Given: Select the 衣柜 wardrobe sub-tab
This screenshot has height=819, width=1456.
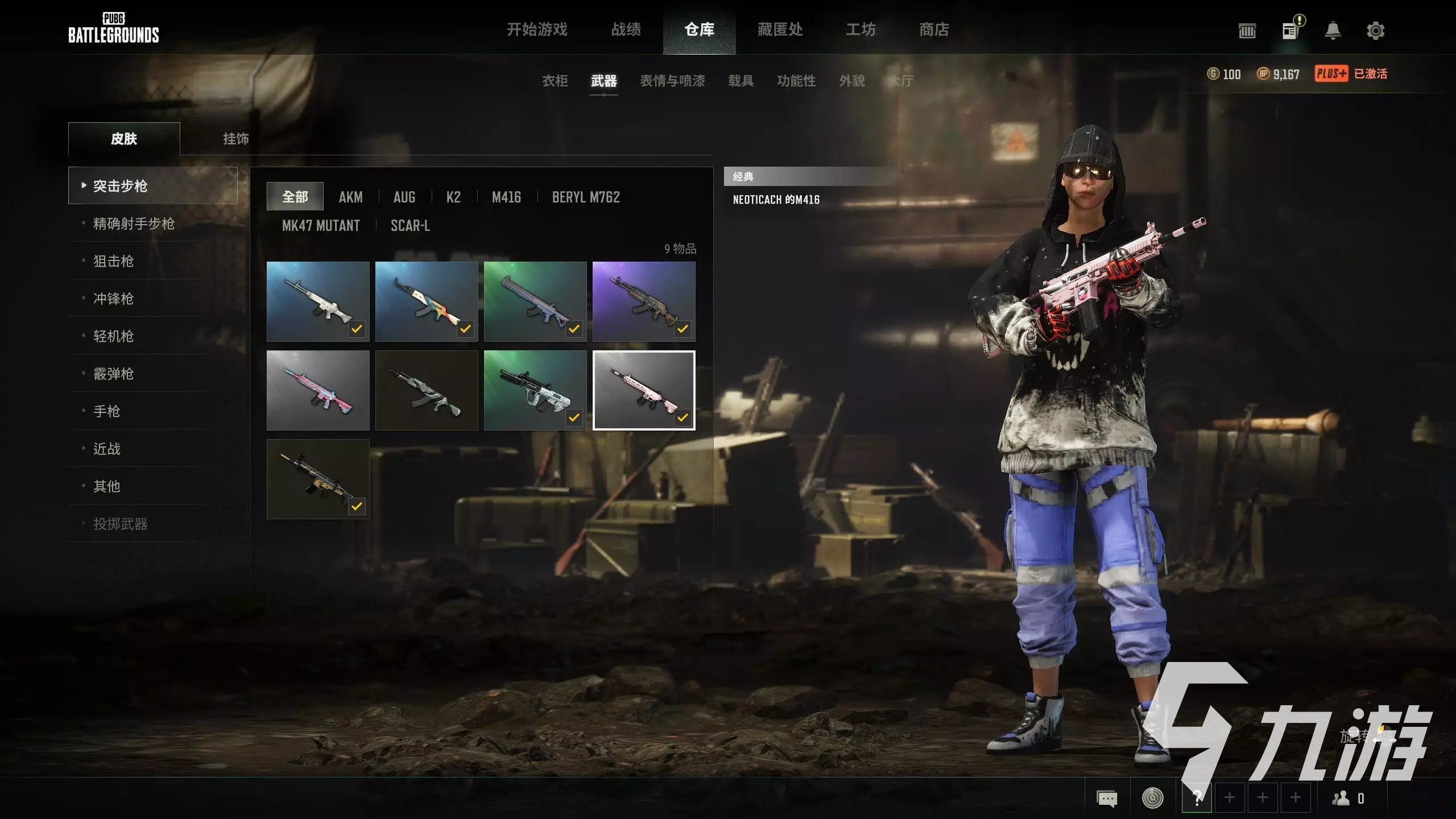Looking at the screenshot, I should coord(555,81).
